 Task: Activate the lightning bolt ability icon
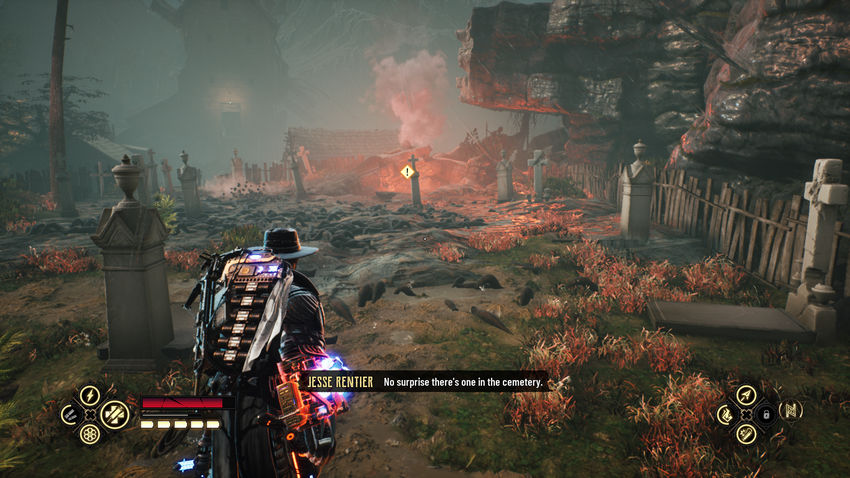point(90,395)
